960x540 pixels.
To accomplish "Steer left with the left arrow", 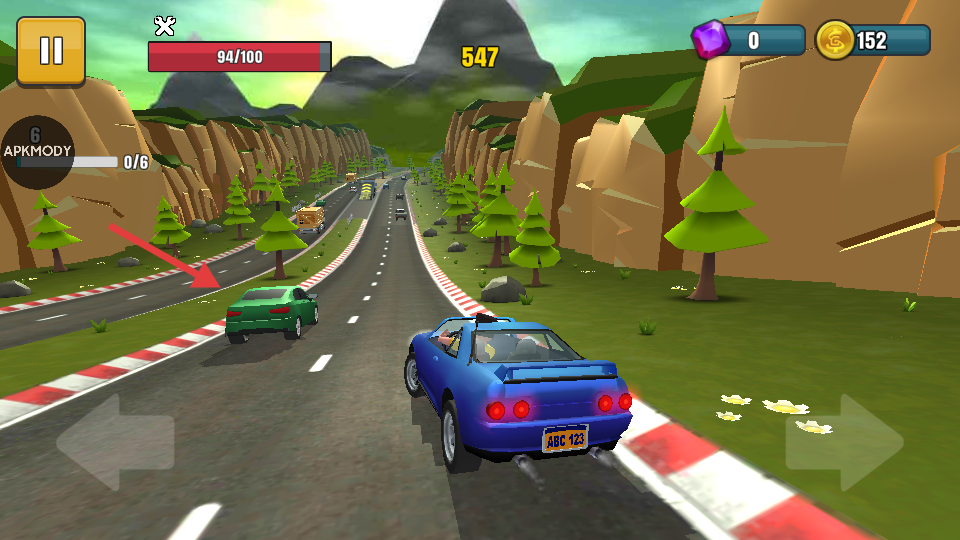I will tap(115, 442).
